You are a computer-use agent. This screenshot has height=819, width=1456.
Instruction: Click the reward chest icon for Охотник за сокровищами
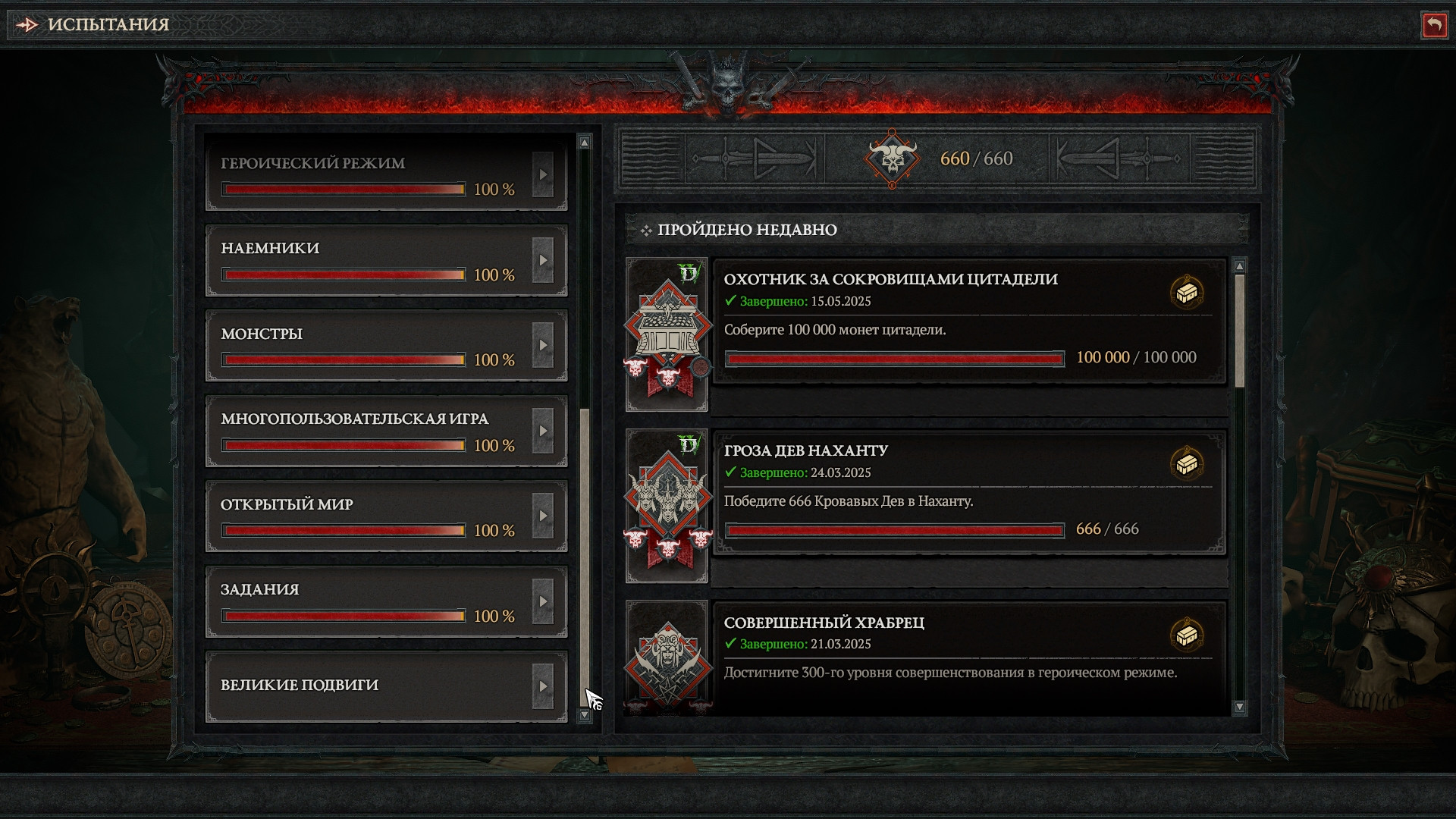click(x=1187, y=292)
